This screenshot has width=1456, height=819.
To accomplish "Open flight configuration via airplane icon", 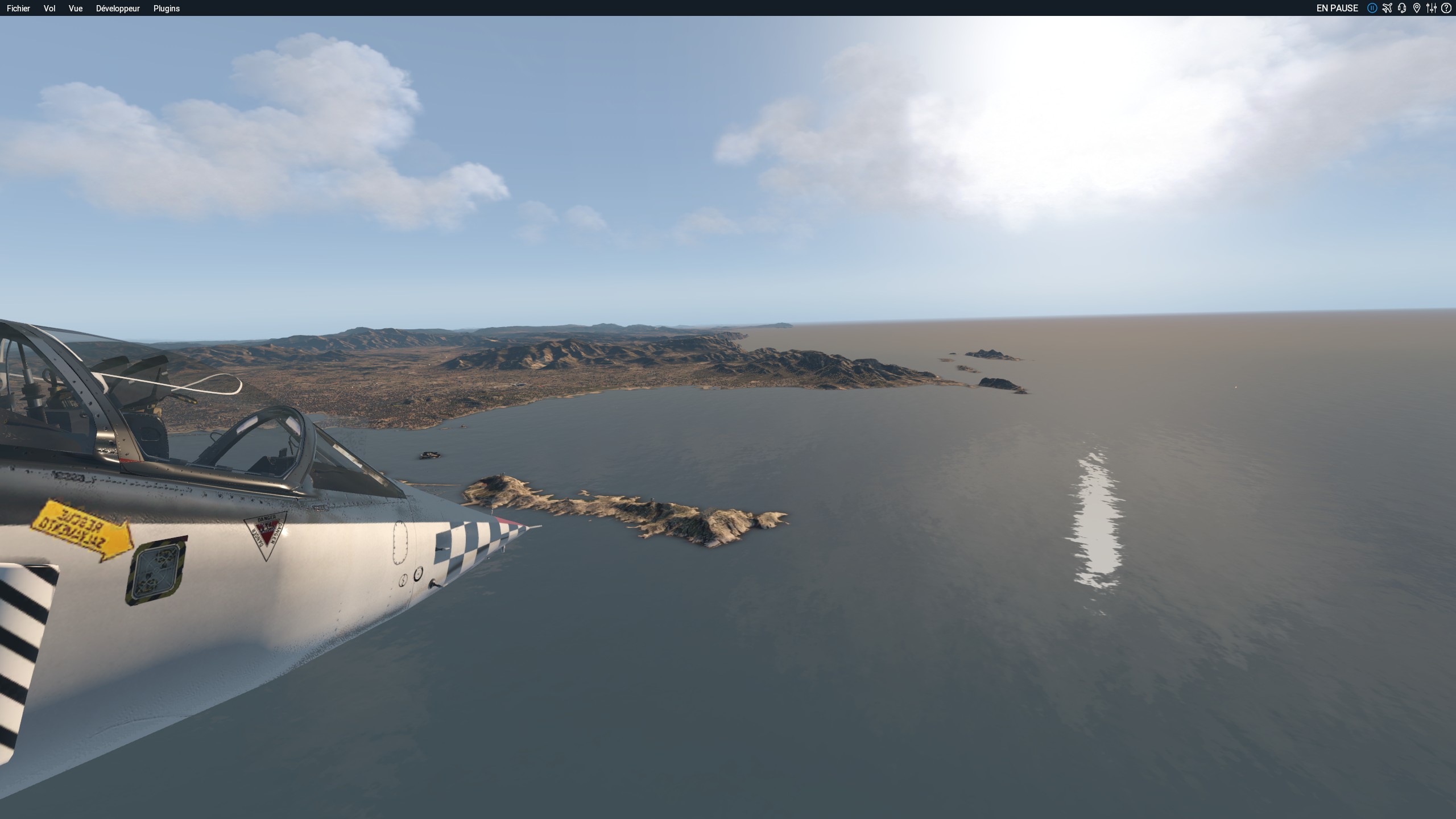I will point(1387,8).
